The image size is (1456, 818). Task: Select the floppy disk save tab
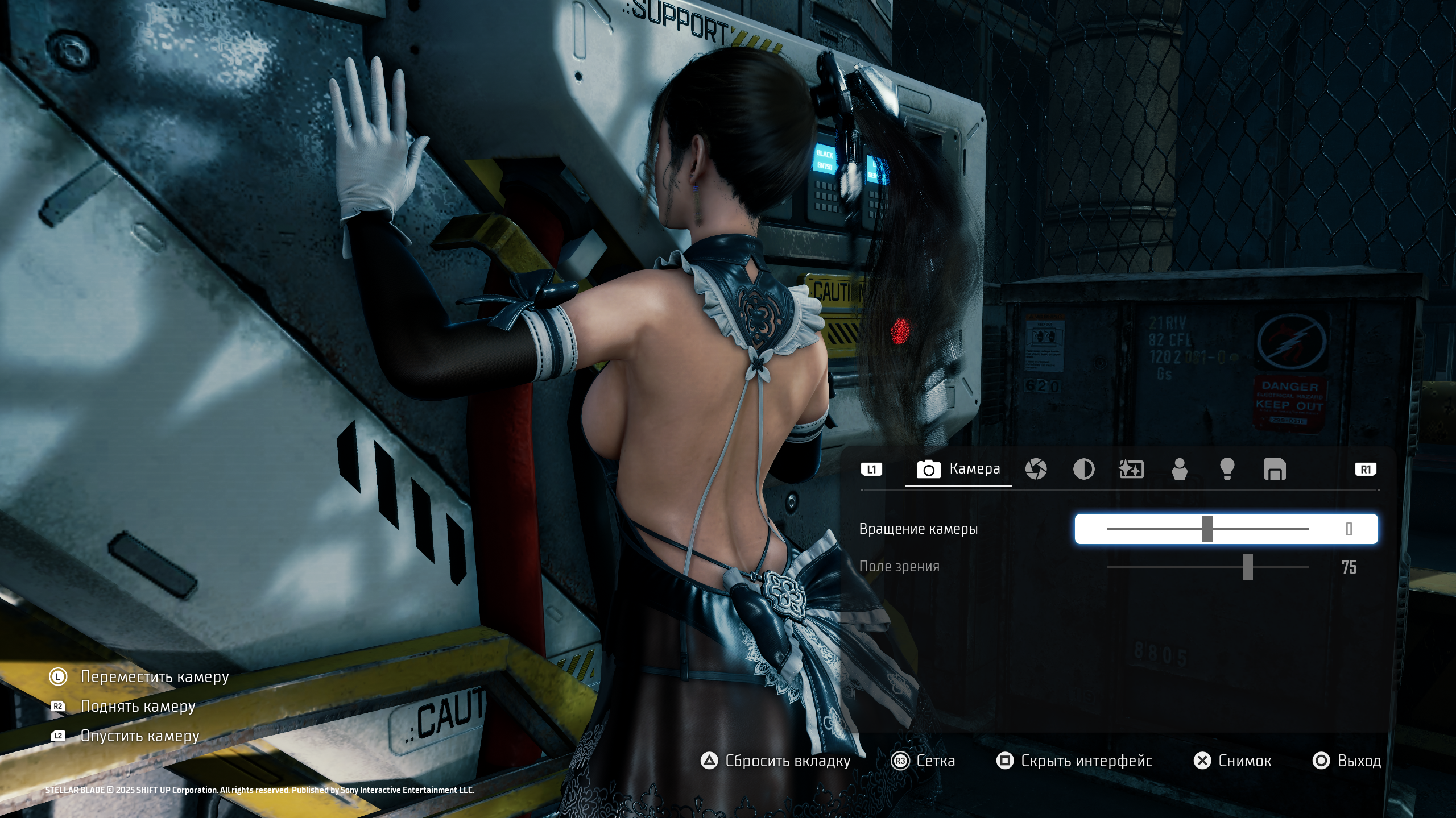[x=1275, y=470]
